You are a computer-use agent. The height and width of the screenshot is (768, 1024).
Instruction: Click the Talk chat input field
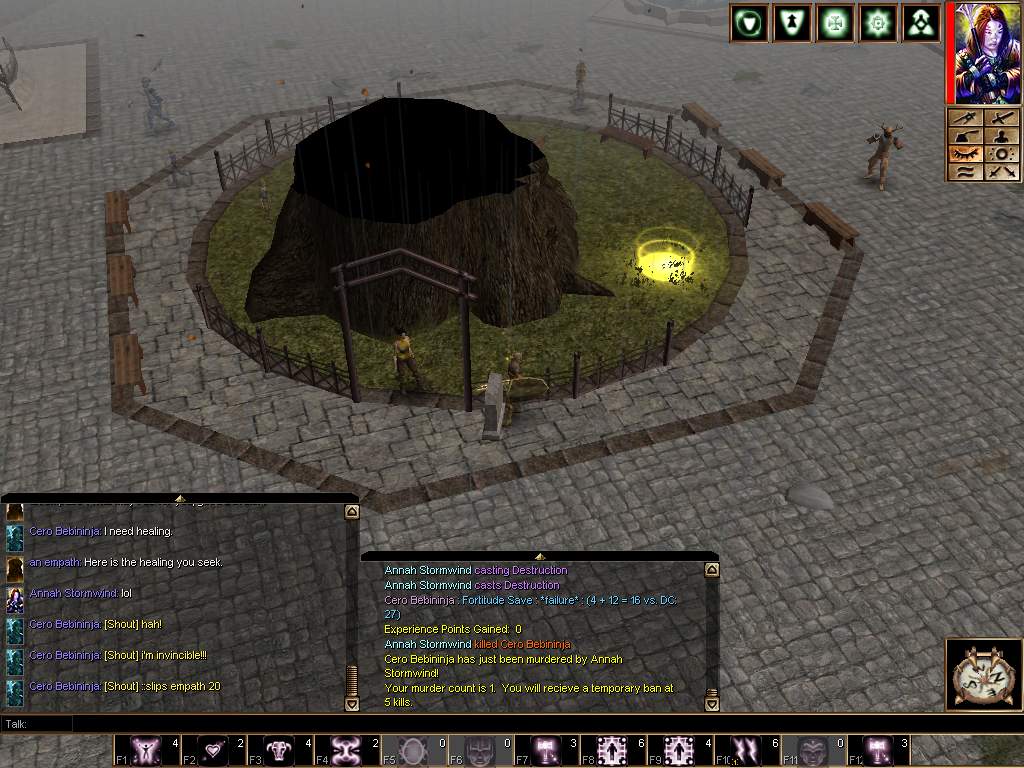(x=500, y=723)
